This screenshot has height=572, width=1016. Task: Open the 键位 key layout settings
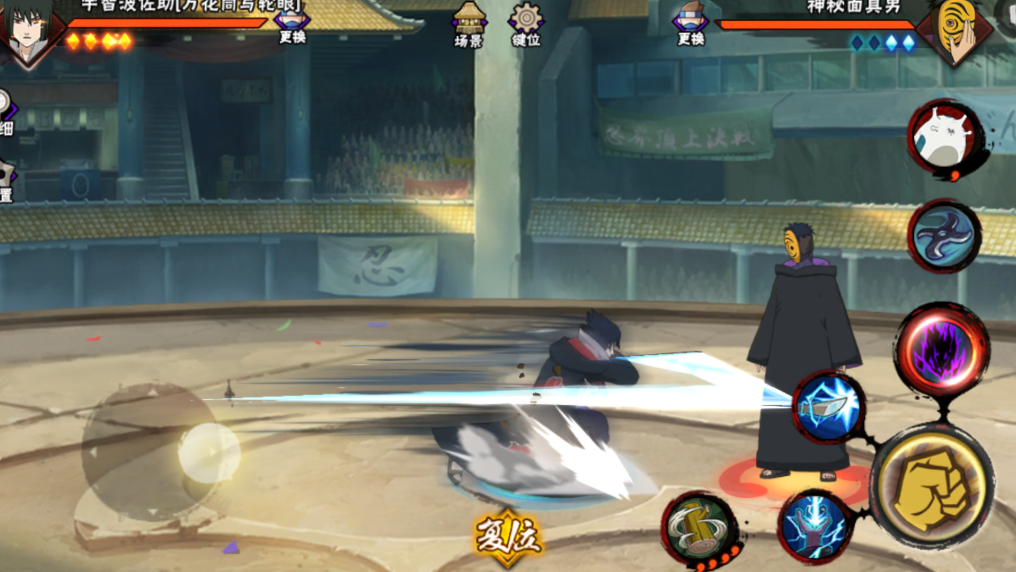click(x=526, y=24)
